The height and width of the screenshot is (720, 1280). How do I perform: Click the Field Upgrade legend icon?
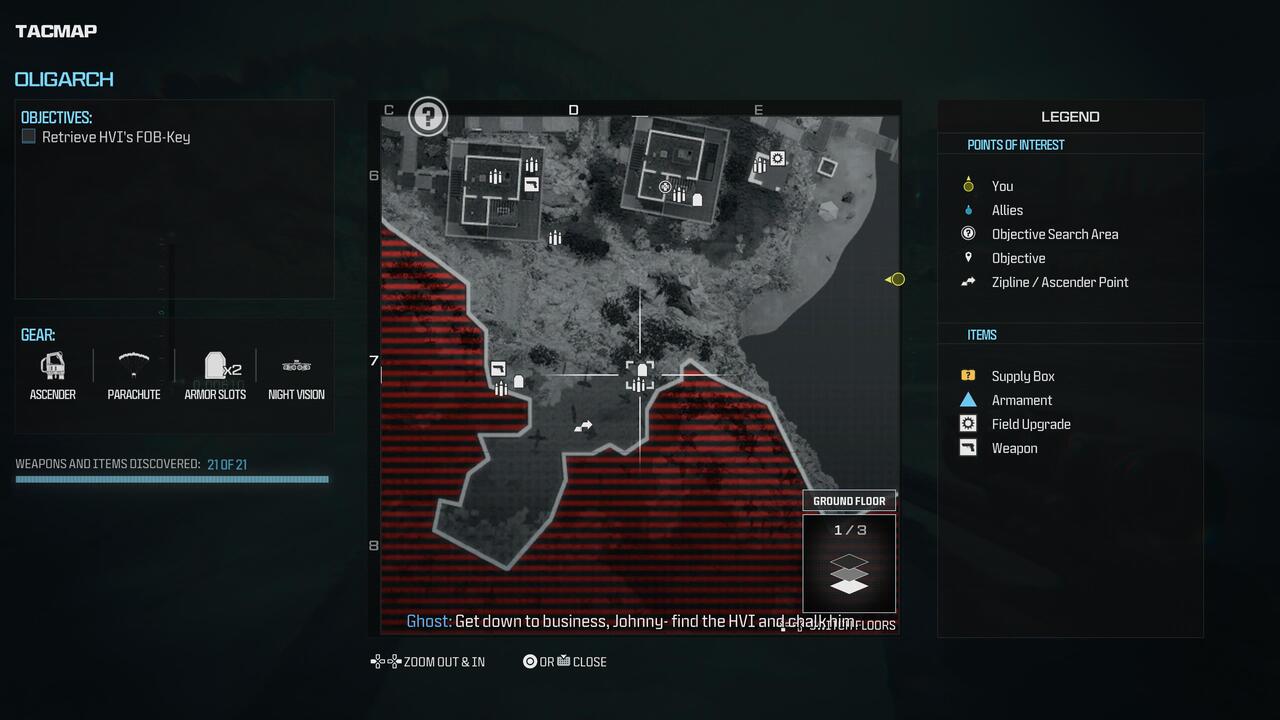pos(967,423)
